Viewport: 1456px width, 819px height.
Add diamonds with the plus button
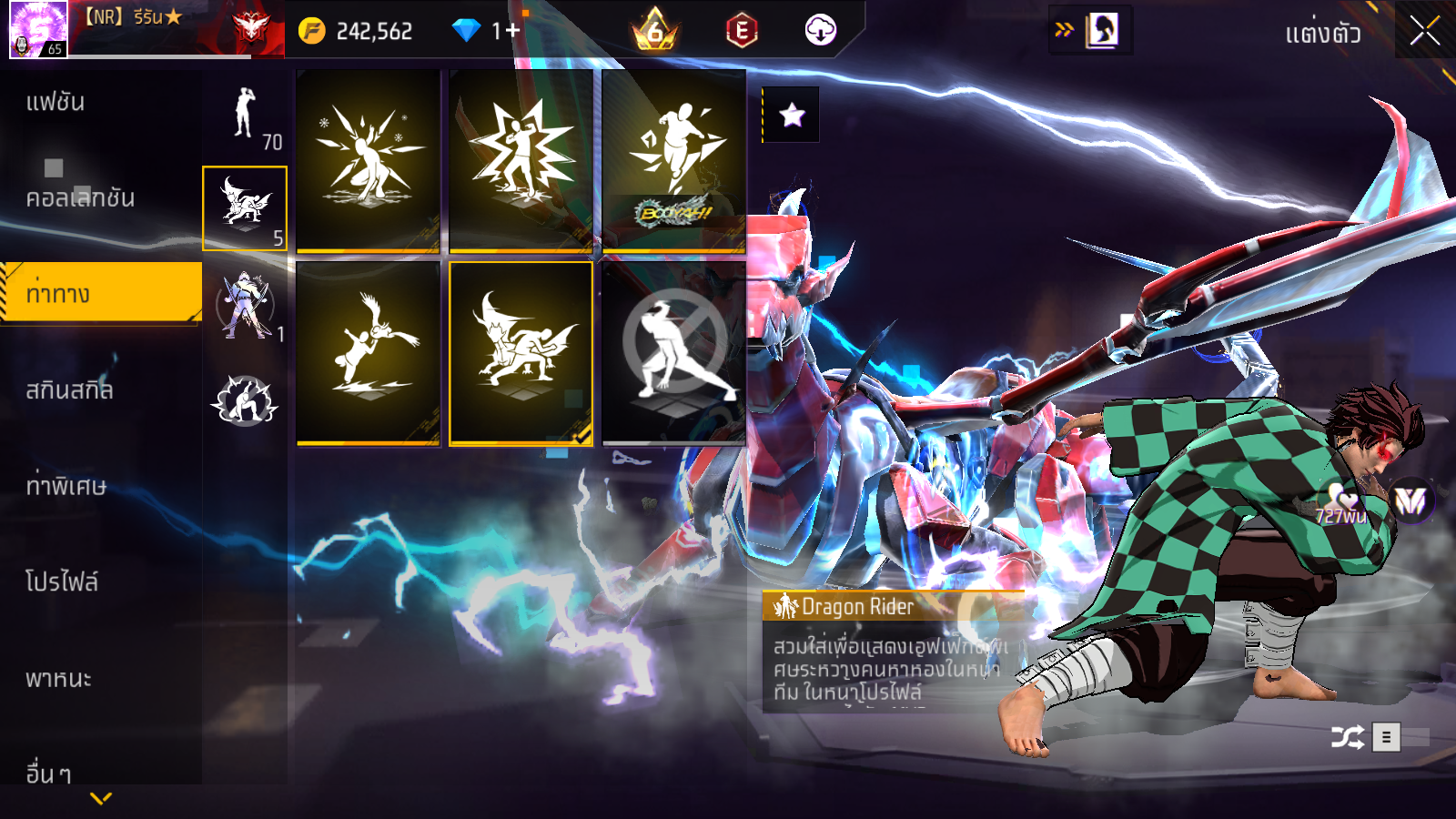[512, 31]
